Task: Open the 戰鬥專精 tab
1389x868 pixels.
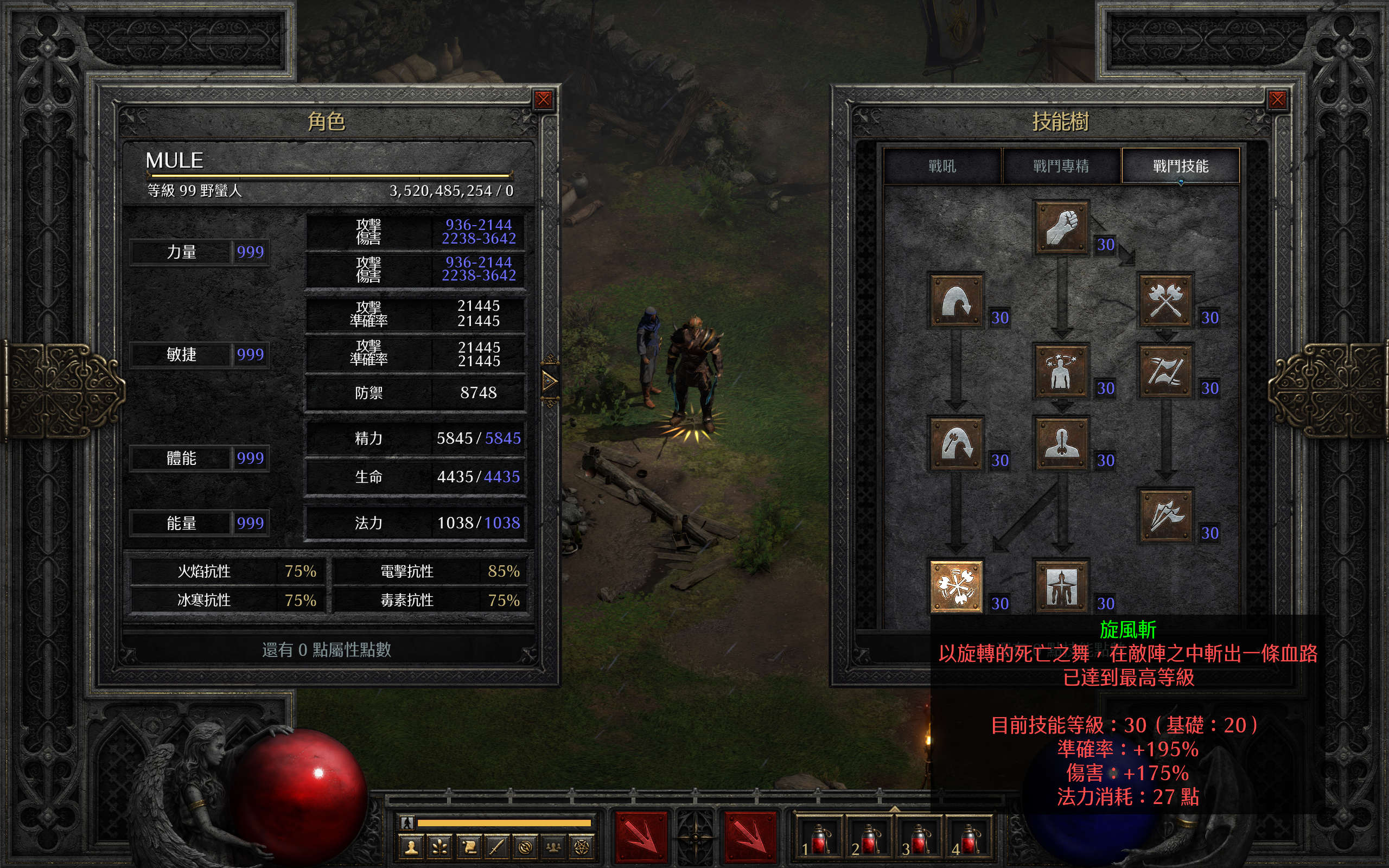Action: tap(1061, 167)
